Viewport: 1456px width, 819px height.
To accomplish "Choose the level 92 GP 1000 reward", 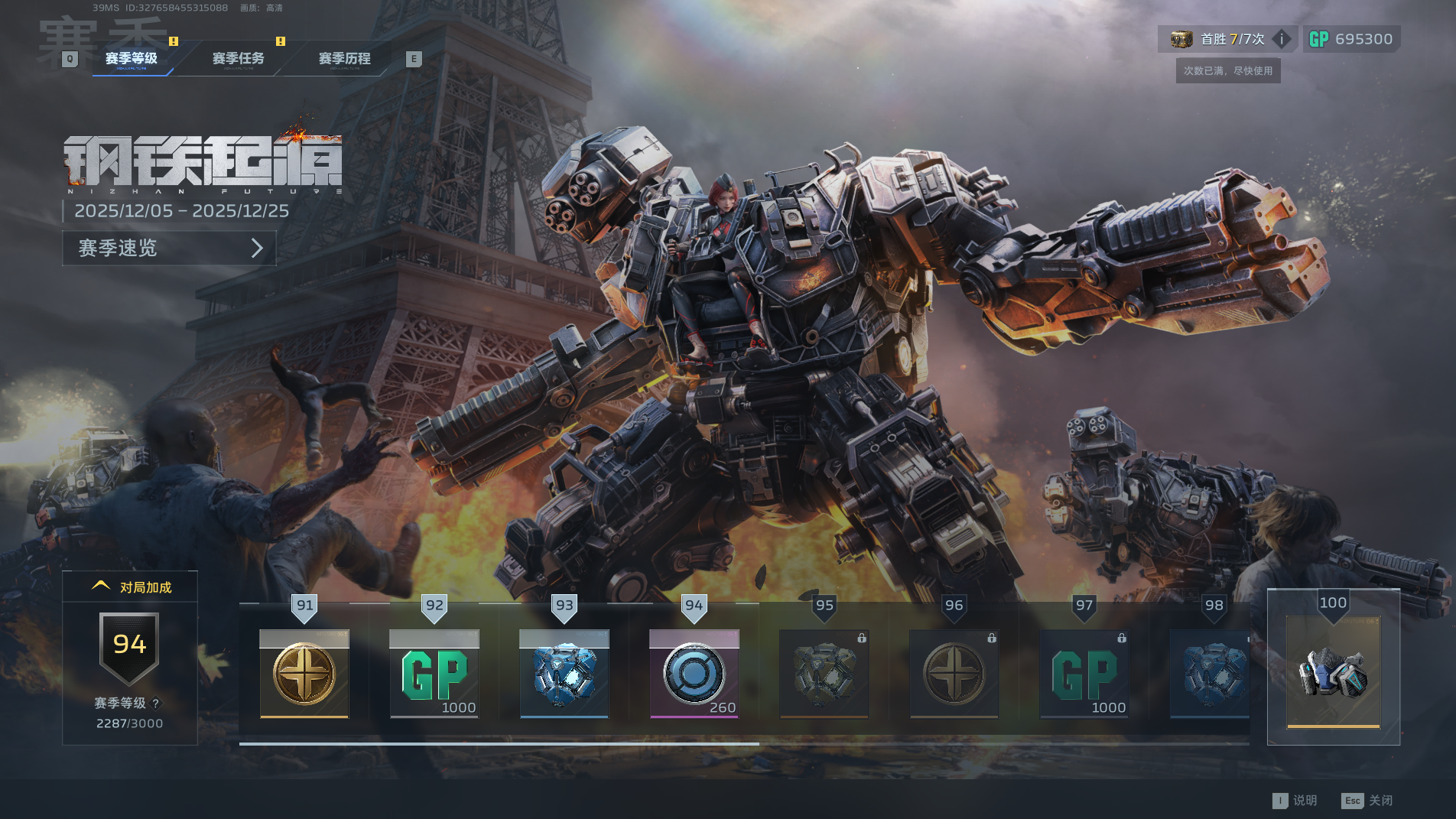I will point(434,674).
